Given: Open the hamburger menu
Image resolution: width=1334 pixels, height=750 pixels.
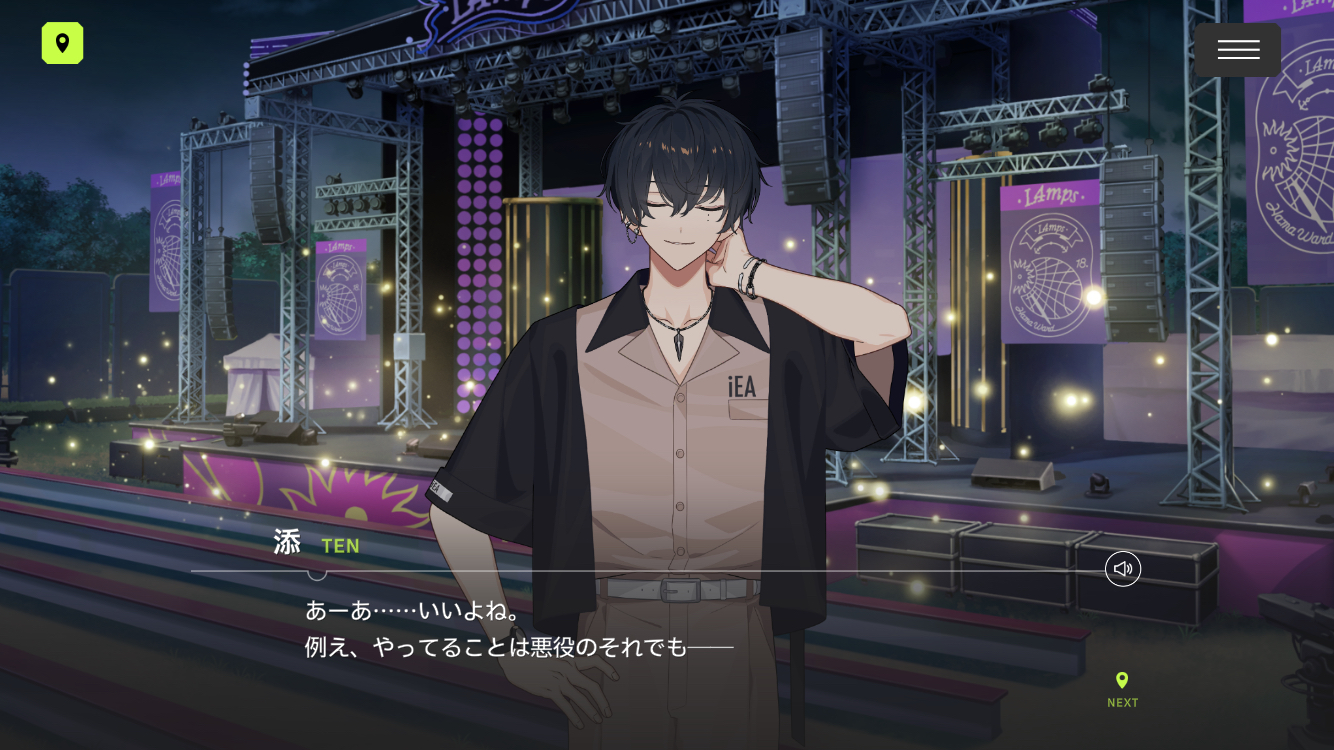Looking at the screenshot, I should coord(1237,50).
